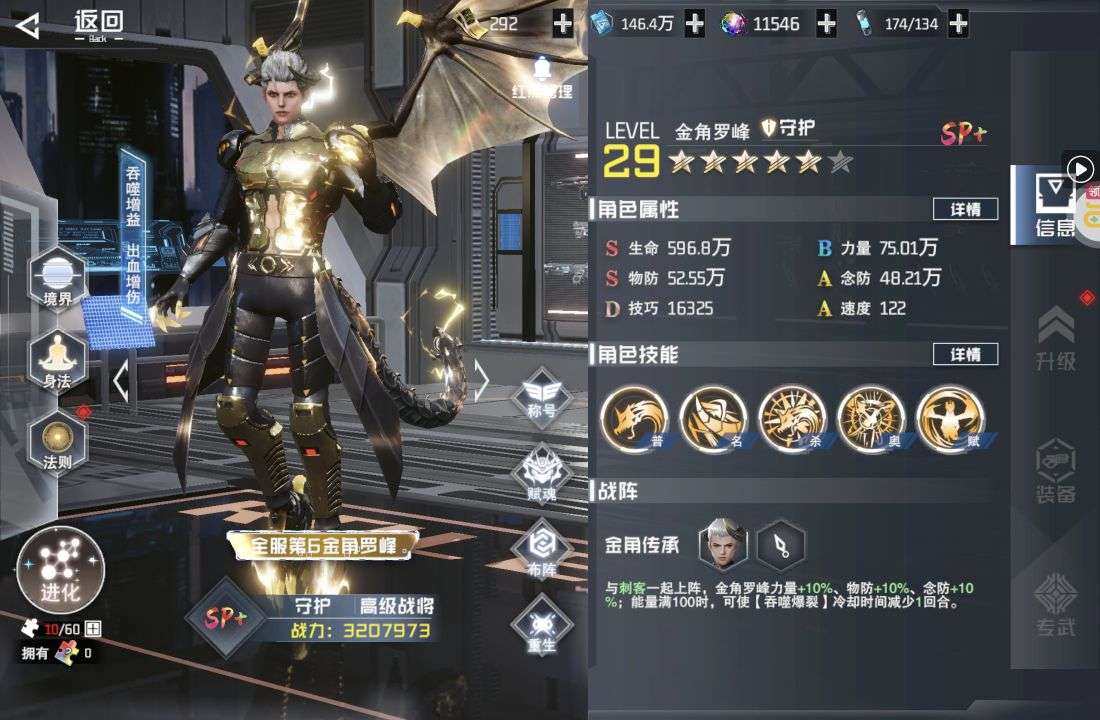Open the 身法 movement menu
The height and width of the screenshot is (720, 1100).
[57, 357]
